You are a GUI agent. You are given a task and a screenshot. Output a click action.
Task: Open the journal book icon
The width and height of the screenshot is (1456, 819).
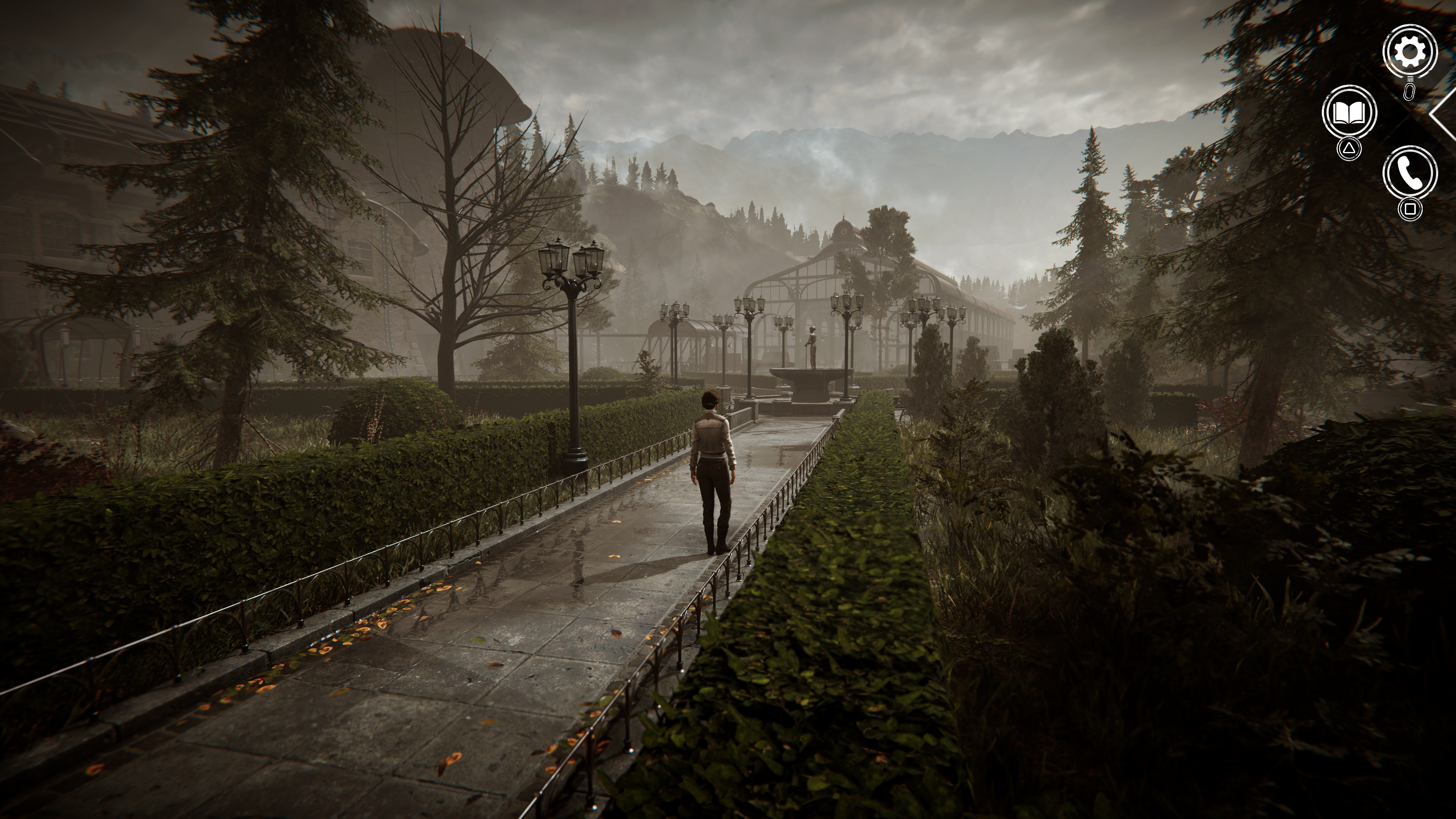click(x=1349, y=113)
